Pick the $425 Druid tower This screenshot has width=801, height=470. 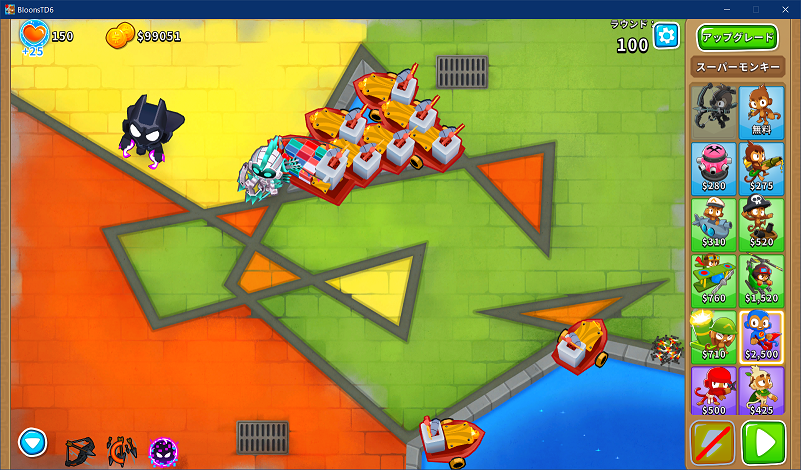coord(762,390)
